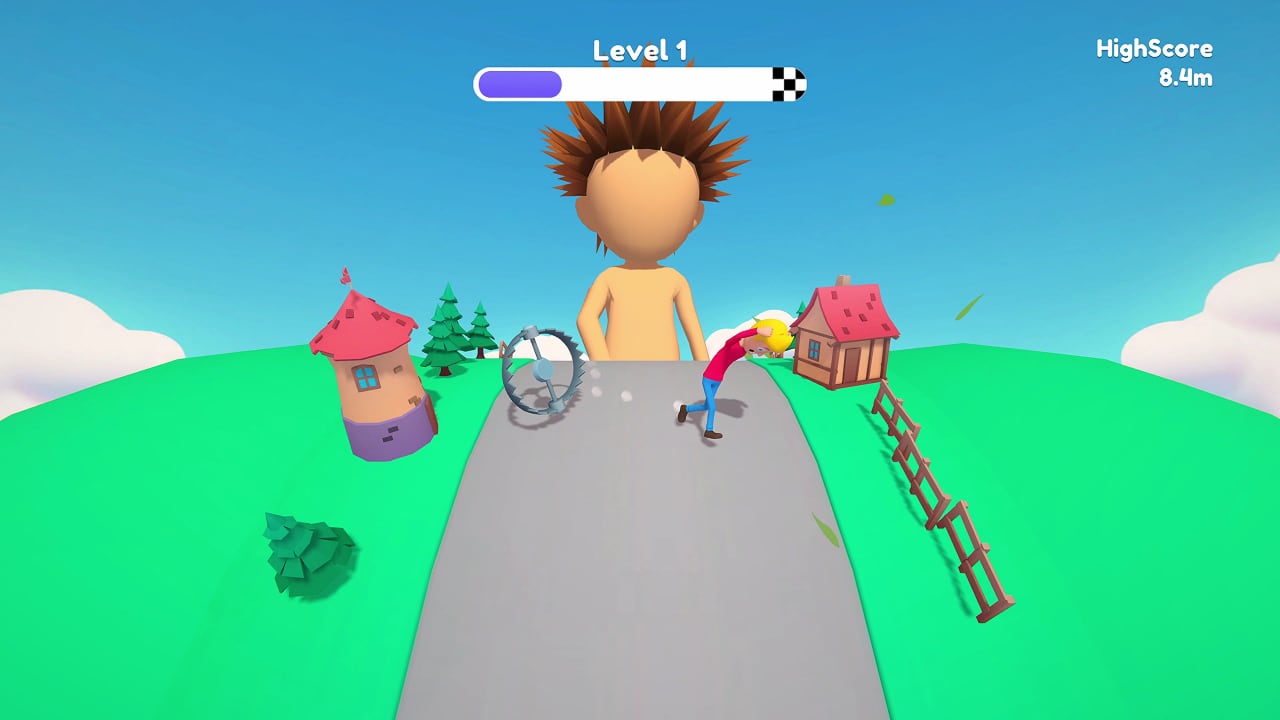The width and height of the screenshot is (1280, 720).
Task: Select the green bush on the left hill
Action: [x=295, y=545]
